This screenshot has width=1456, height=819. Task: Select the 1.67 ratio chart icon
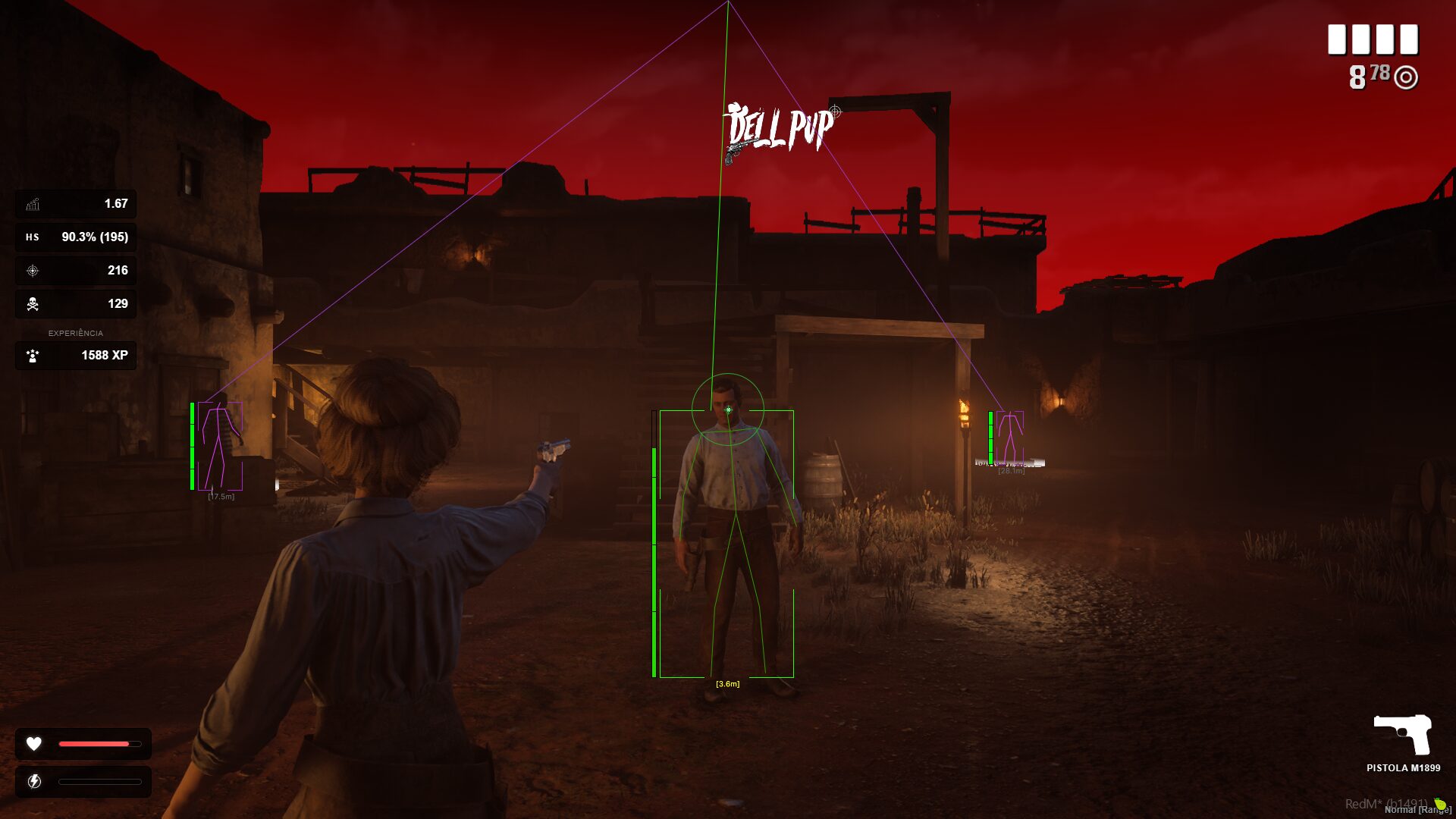pos(33,204)
